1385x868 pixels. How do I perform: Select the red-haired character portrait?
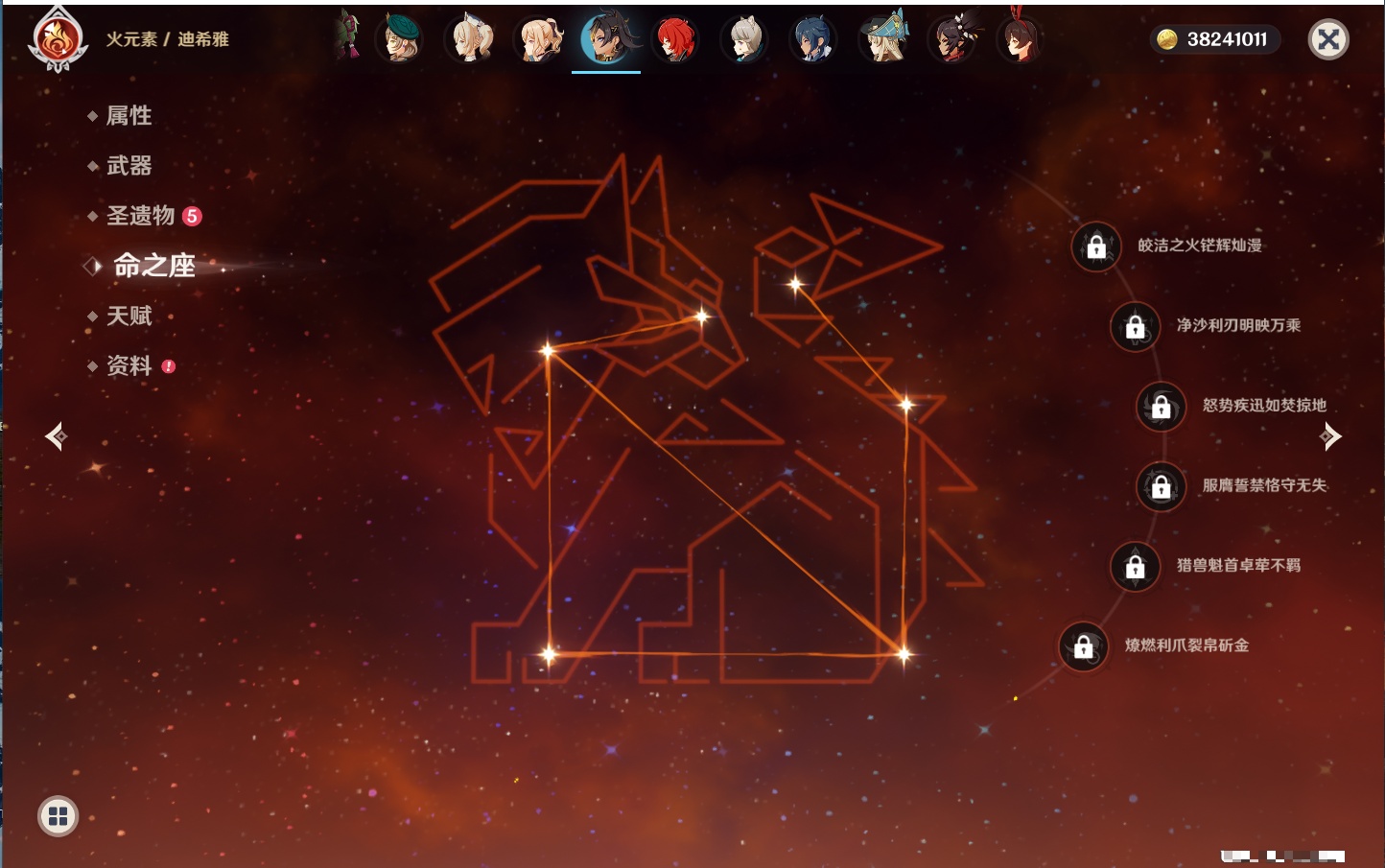coord(675,39)
